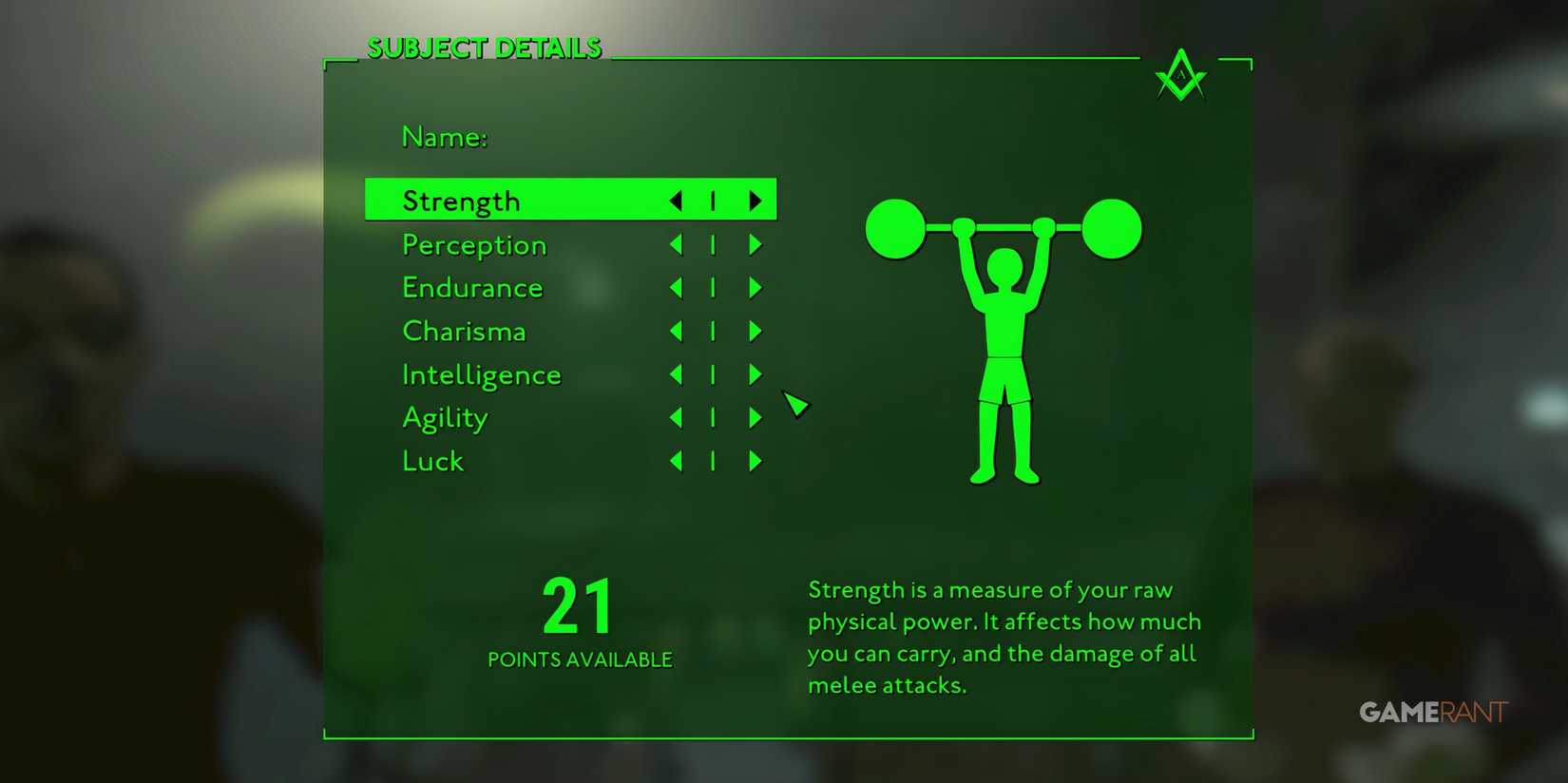
Task: Decrease Agility with its left arrow
Action: pos(675,417)
